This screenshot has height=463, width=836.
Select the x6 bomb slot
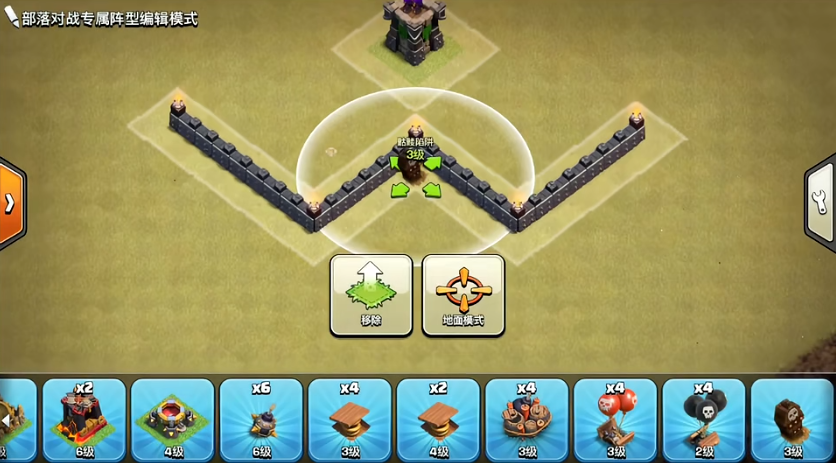point(261,419)
